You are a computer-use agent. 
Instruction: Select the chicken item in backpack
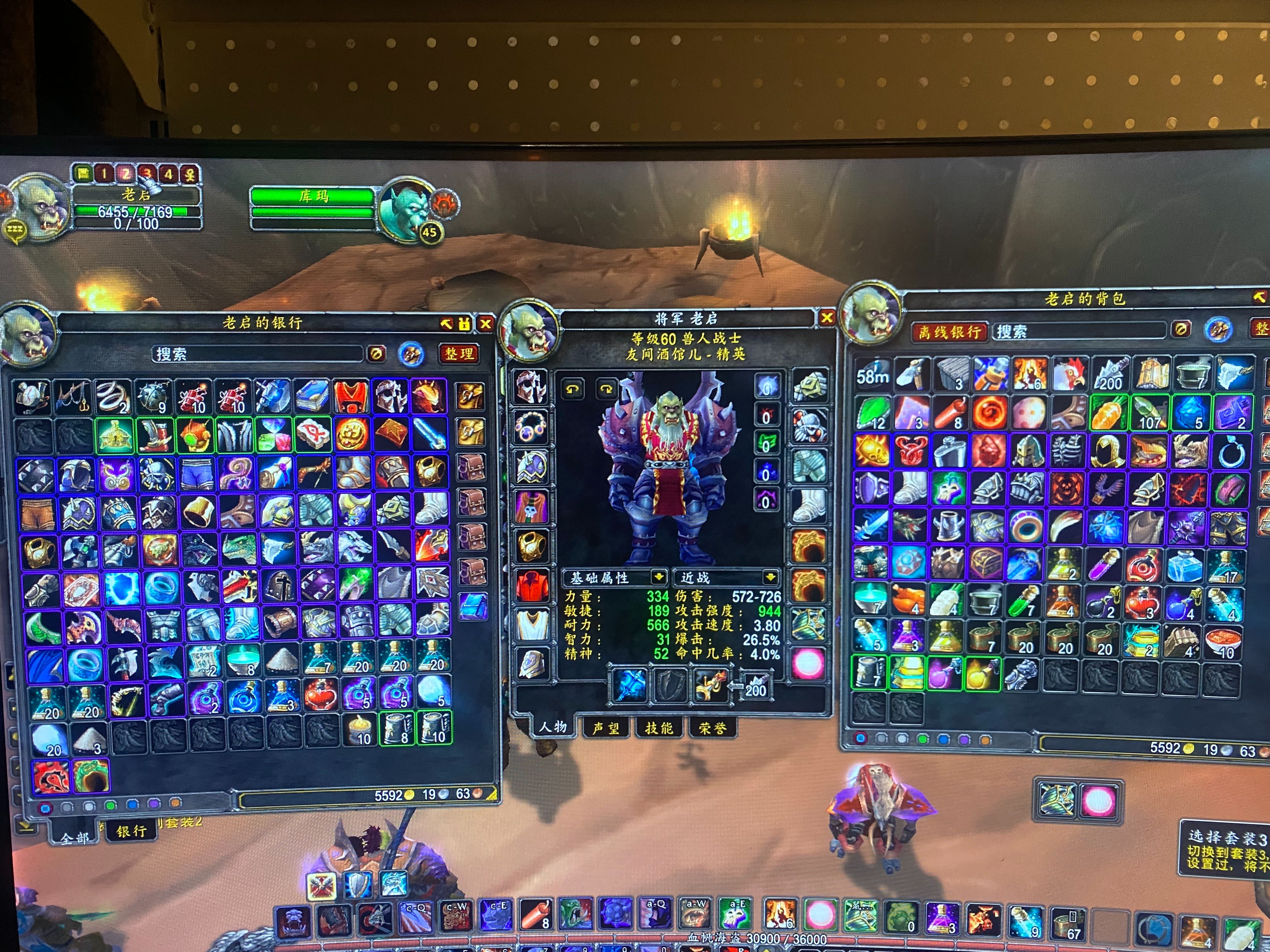(1070, 374)
